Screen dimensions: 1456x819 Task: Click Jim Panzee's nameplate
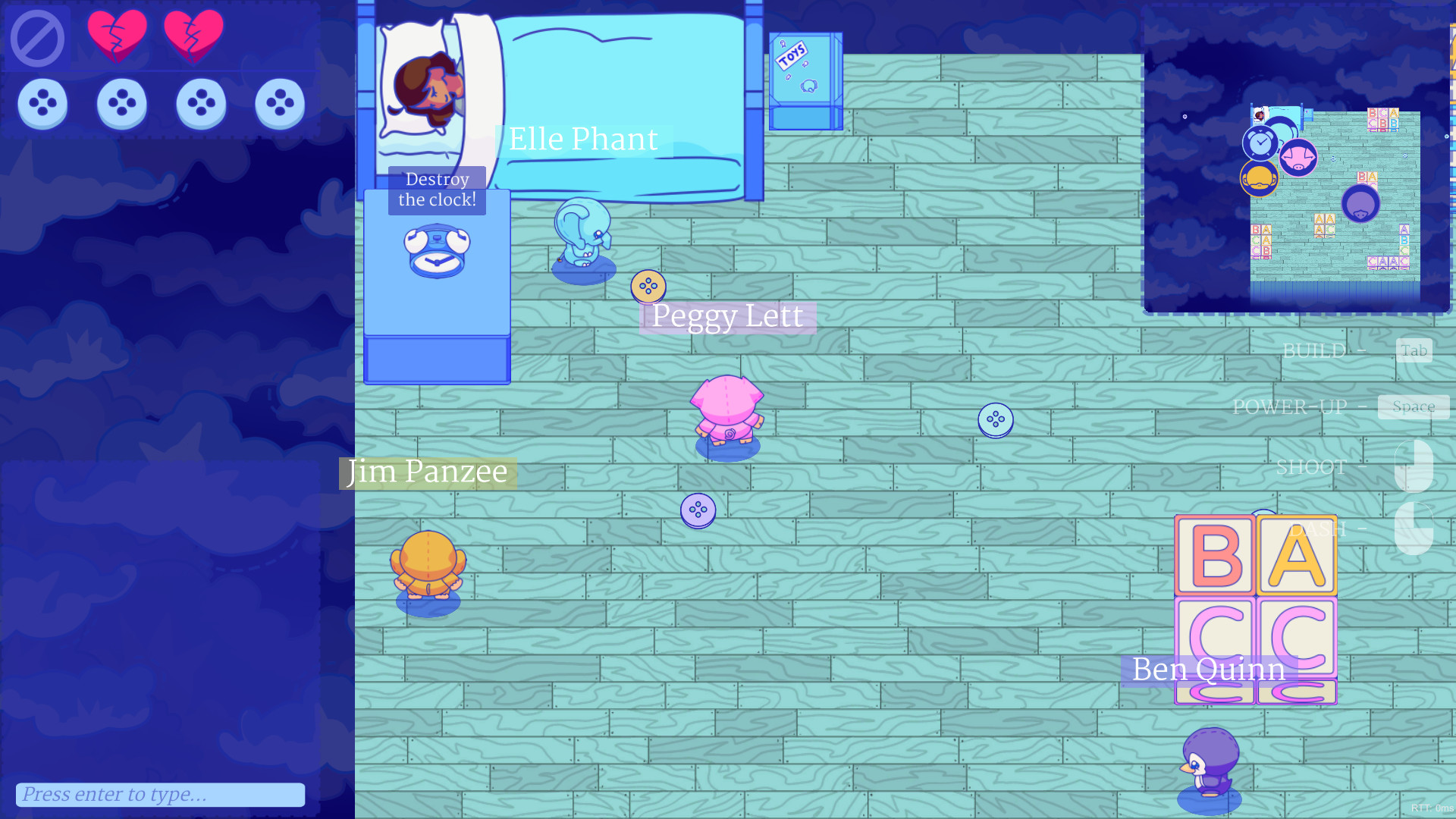coord(427,472)
